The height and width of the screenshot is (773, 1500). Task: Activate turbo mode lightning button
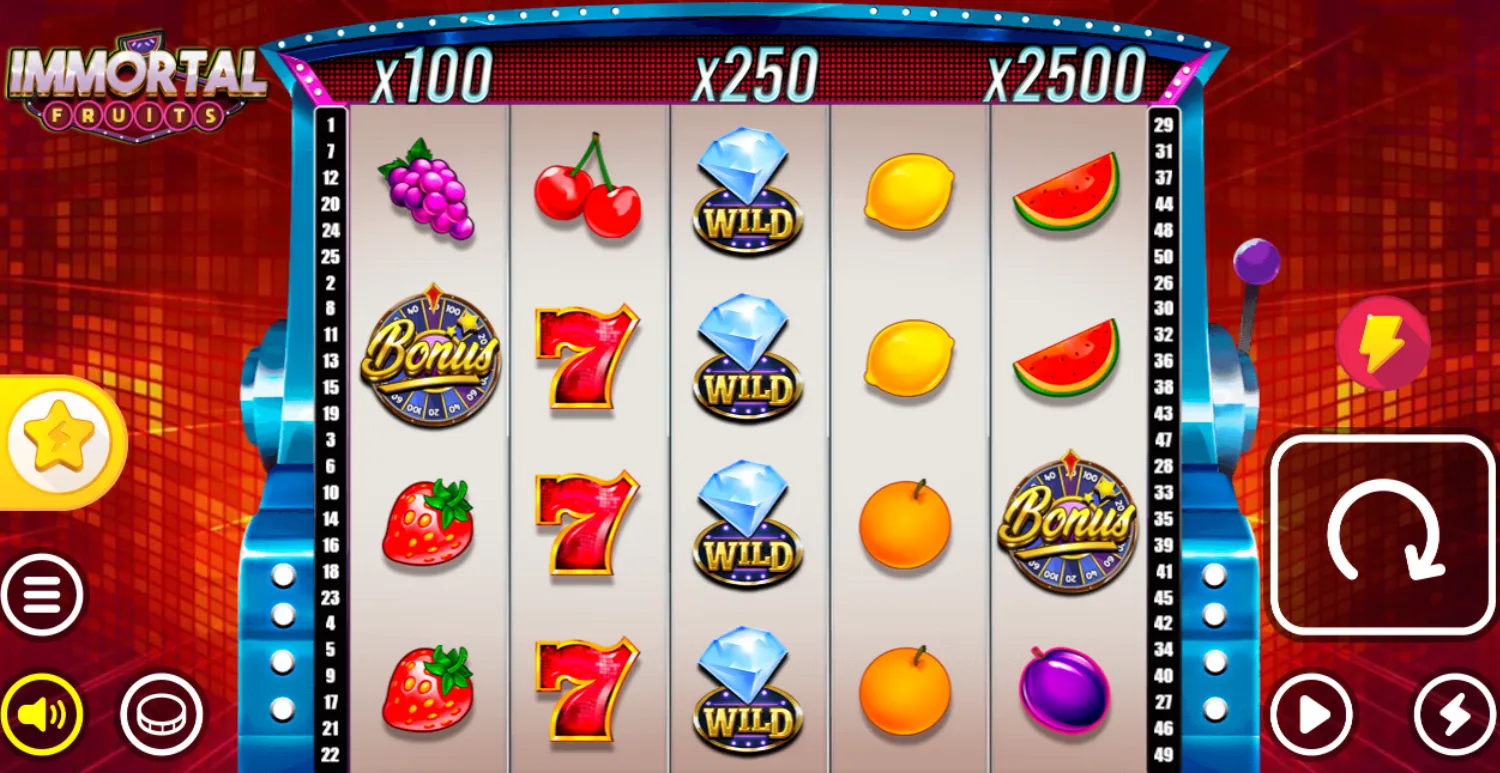click(x=1454, y=714)
